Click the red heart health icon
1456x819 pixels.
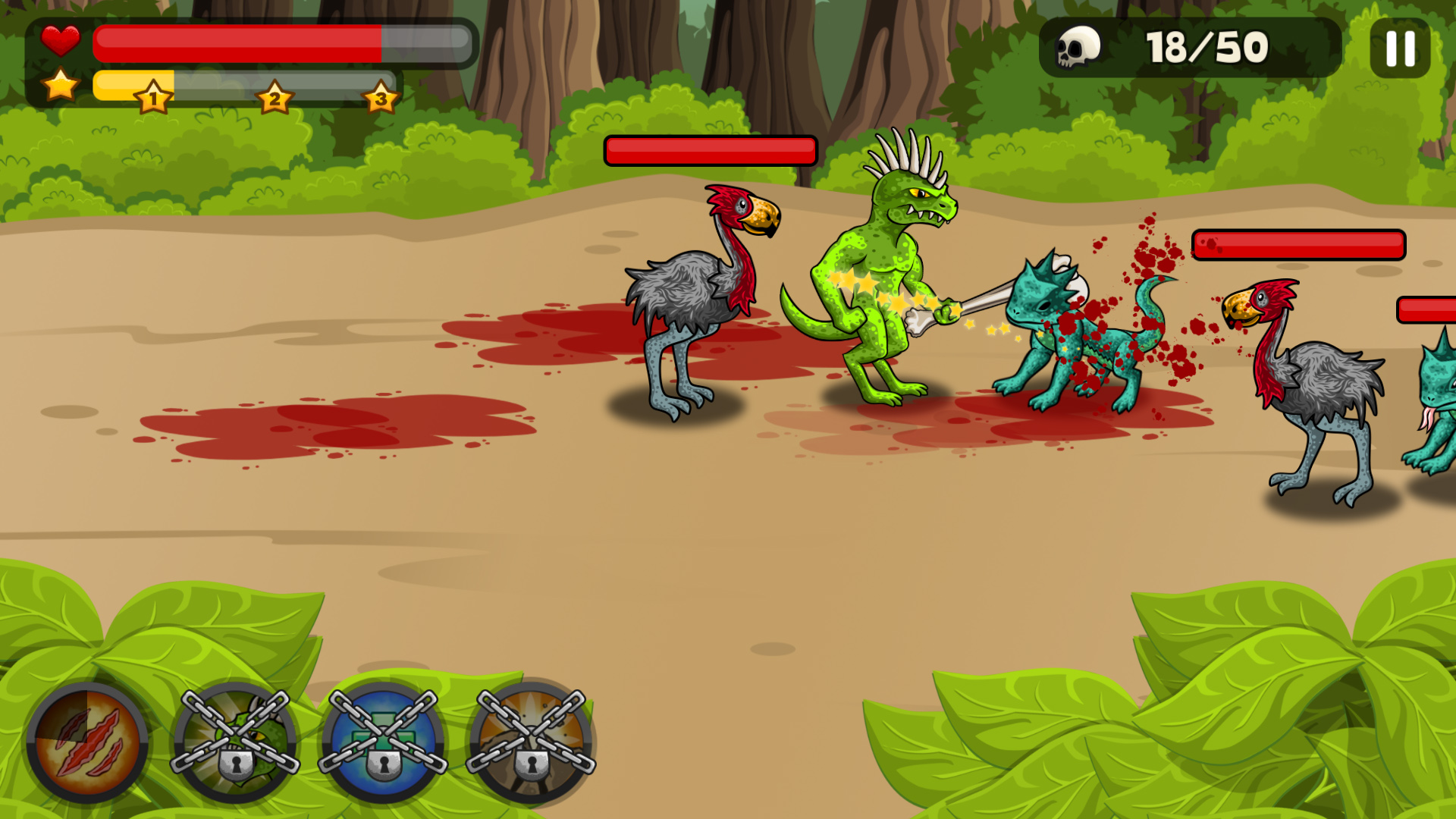(62, 42)
